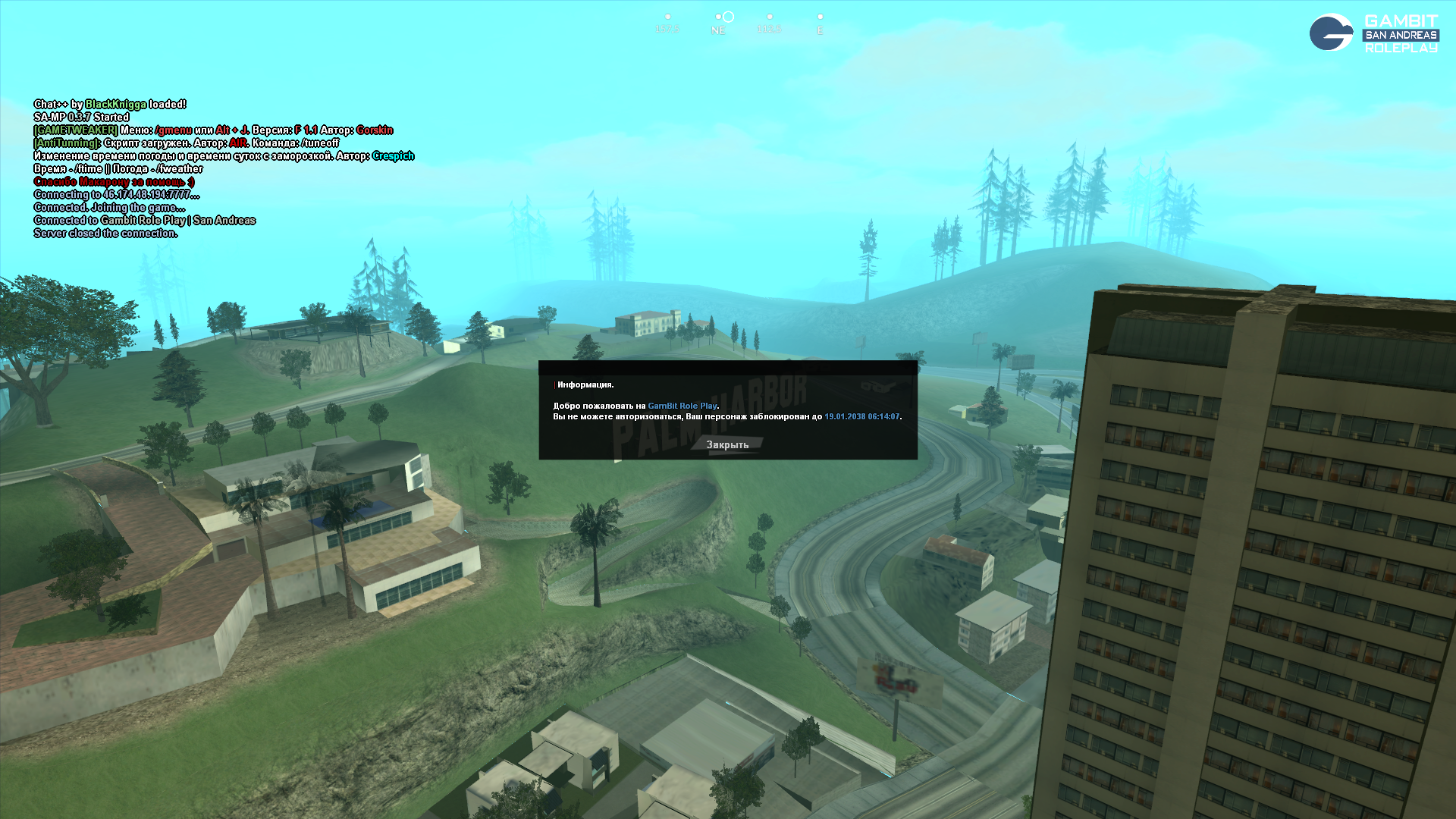Close the ban information dialog via Закрыть
Screen dimensions: 1456x819
tap(727, 445)
